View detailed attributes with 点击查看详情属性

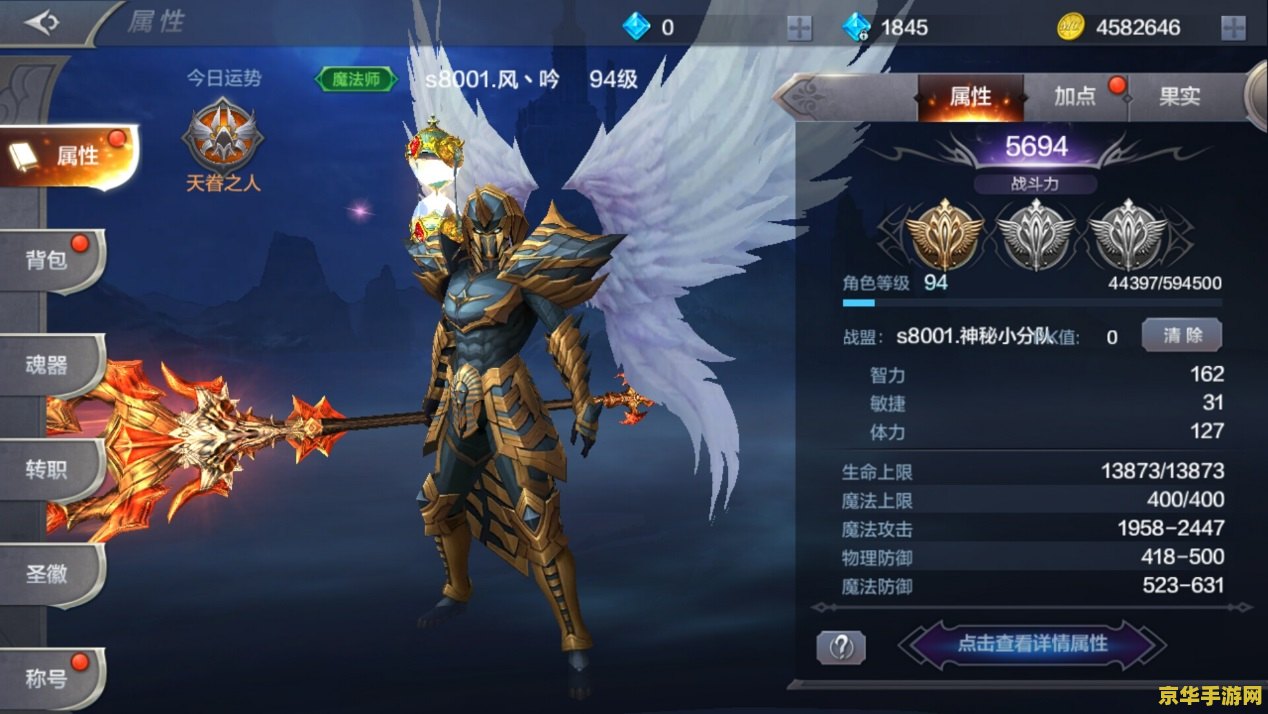[1032, 644]
